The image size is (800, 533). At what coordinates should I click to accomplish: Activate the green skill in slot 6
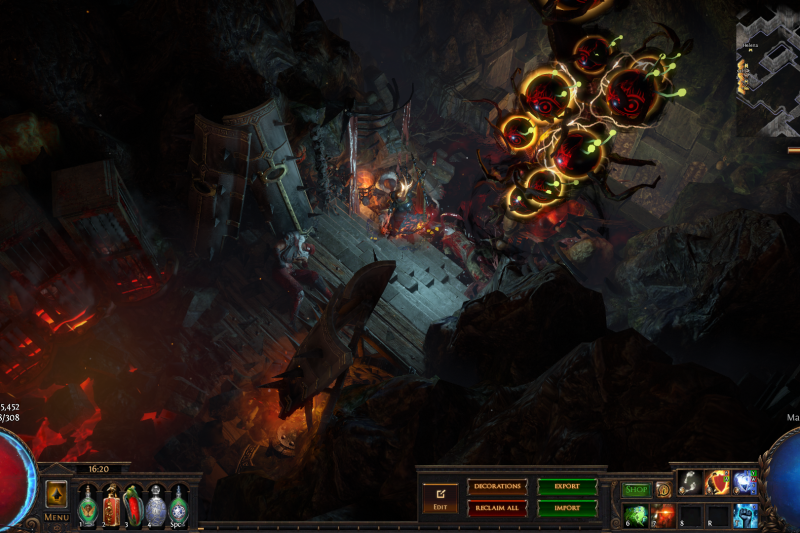click(636, 515)
